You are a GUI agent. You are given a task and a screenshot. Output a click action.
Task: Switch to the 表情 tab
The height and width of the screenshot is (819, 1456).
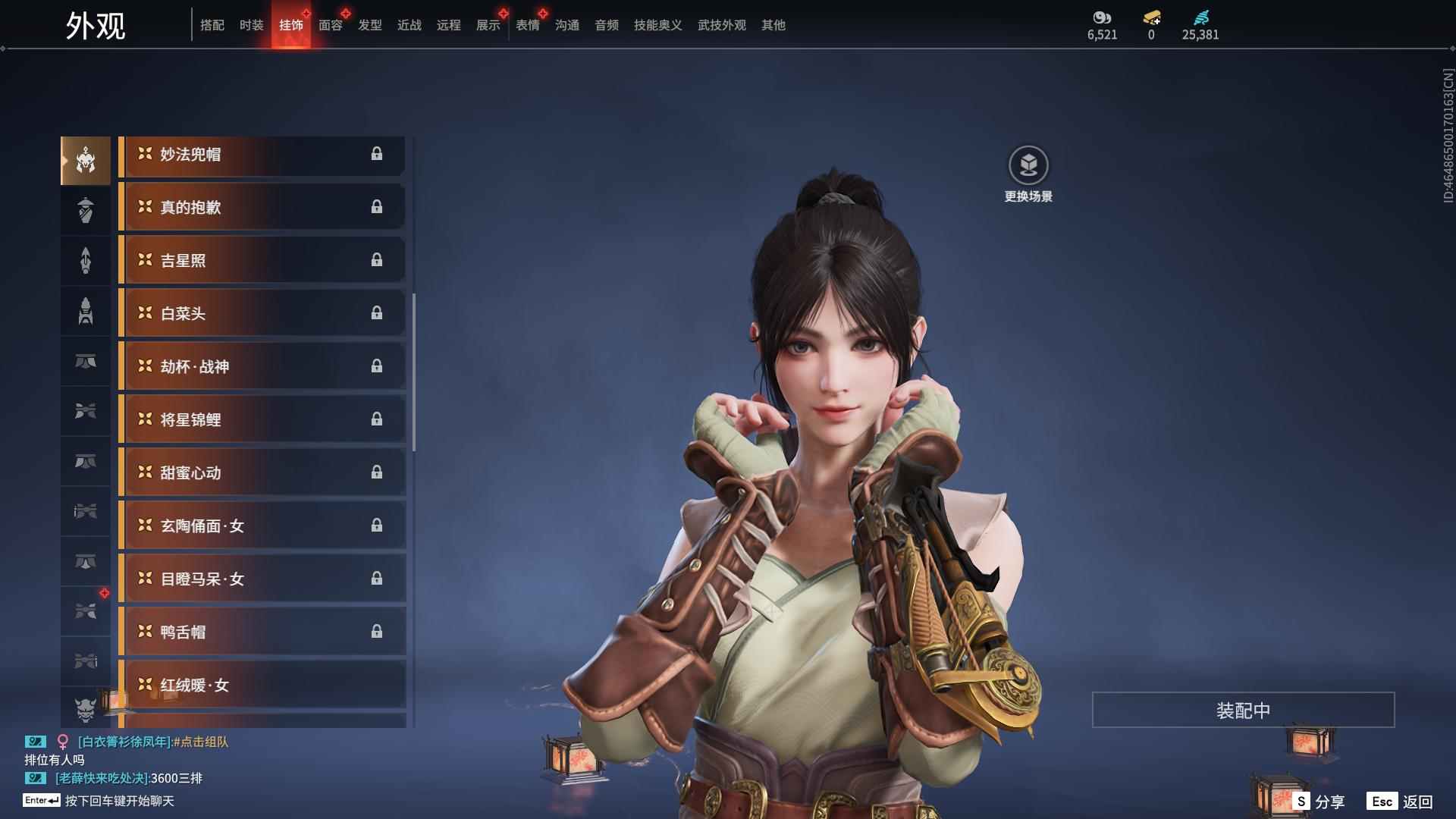tap(527, 25)
